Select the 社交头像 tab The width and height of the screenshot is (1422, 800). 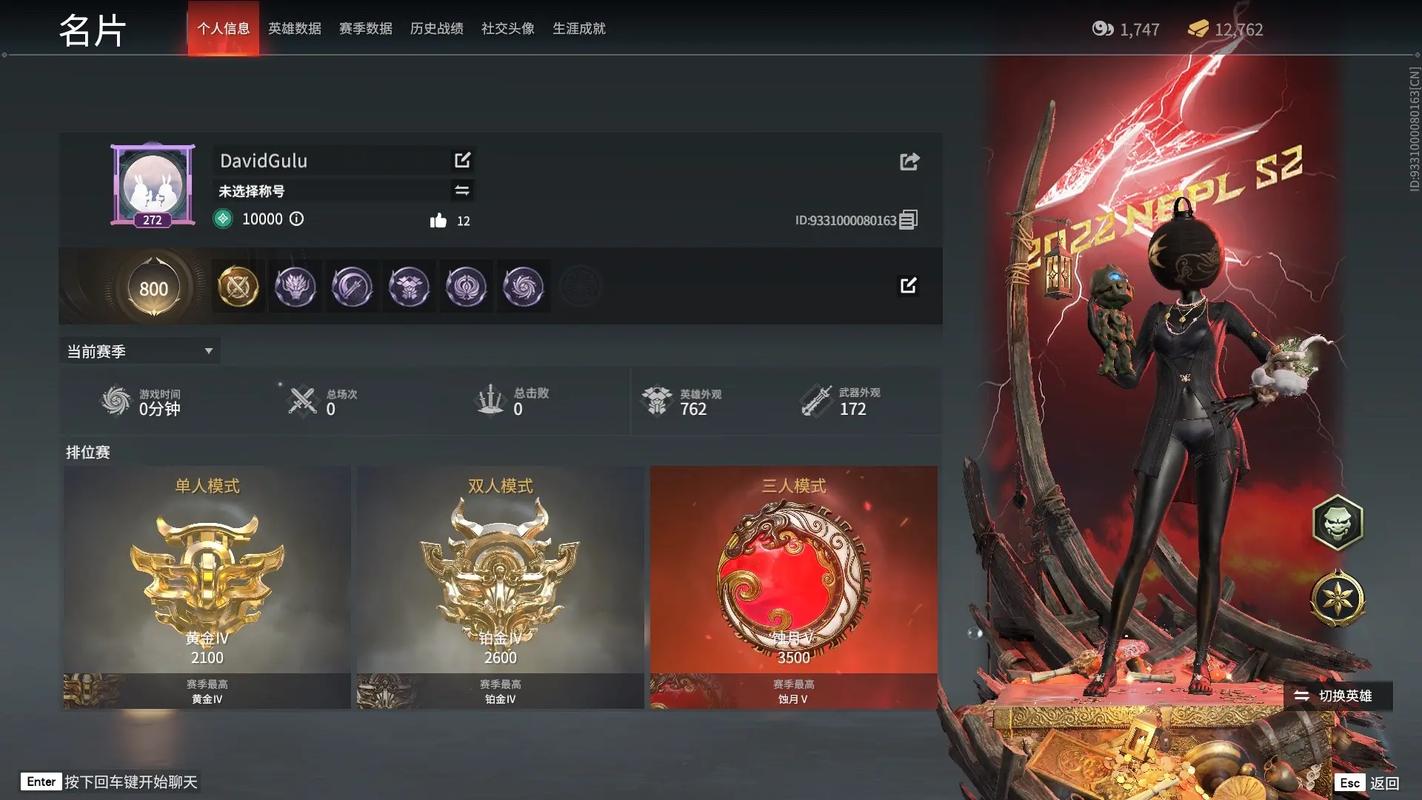pos(507,29)
